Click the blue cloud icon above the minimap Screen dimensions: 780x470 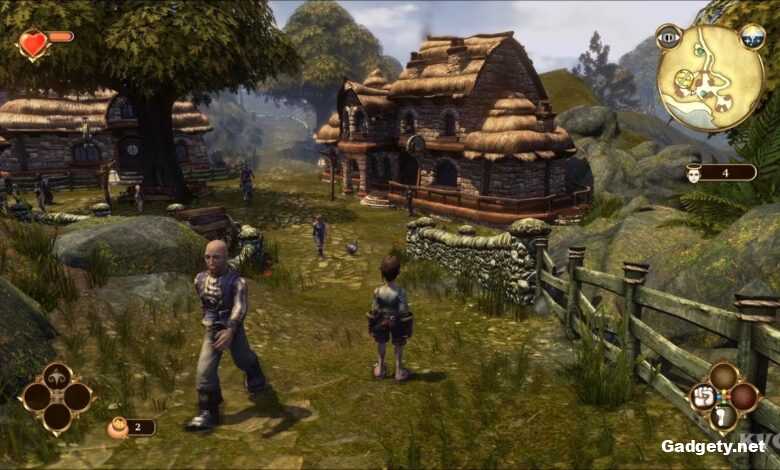752,37
